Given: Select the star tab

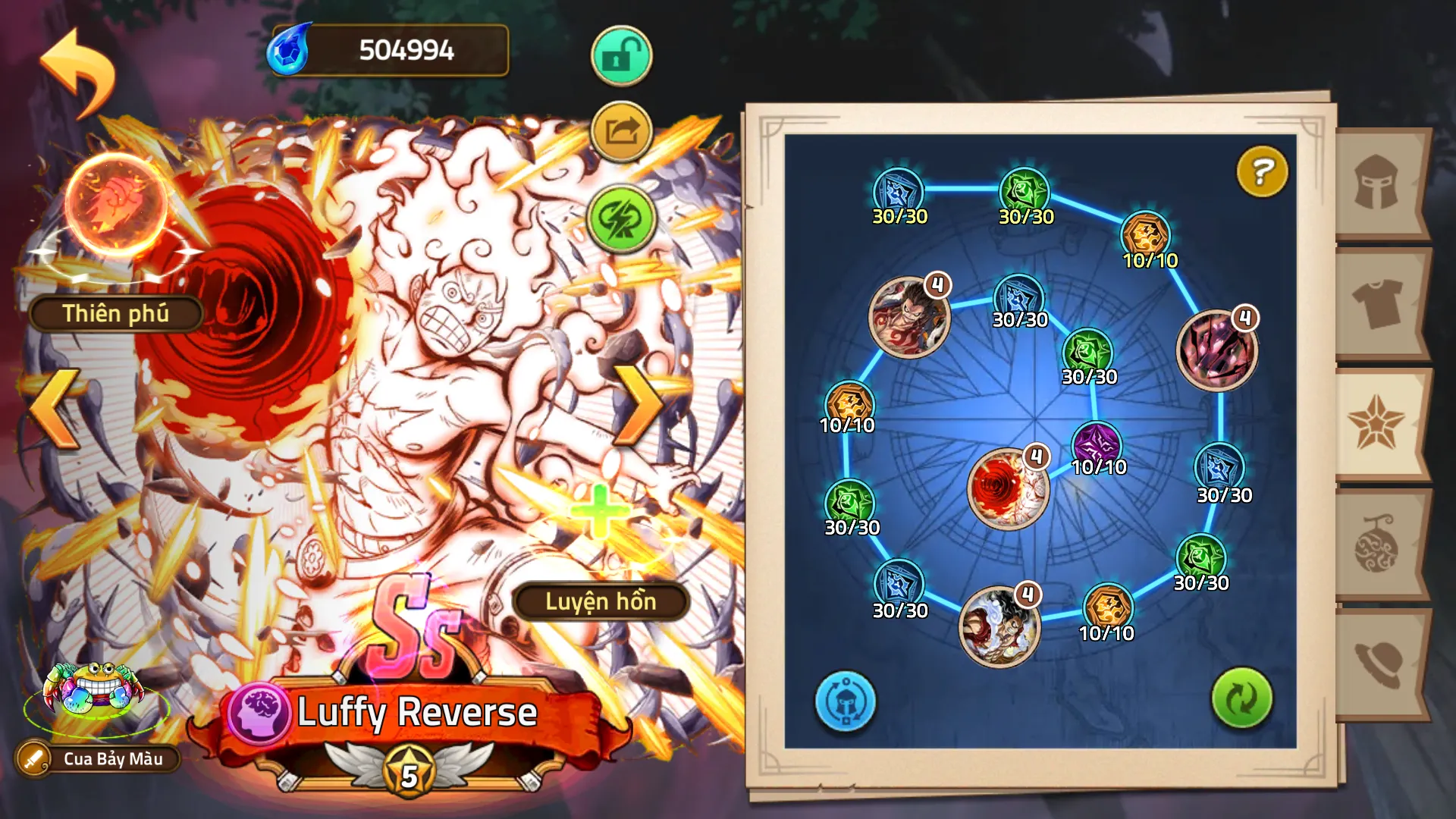Looking at the screenshot, I should [x=1376, y=423].
